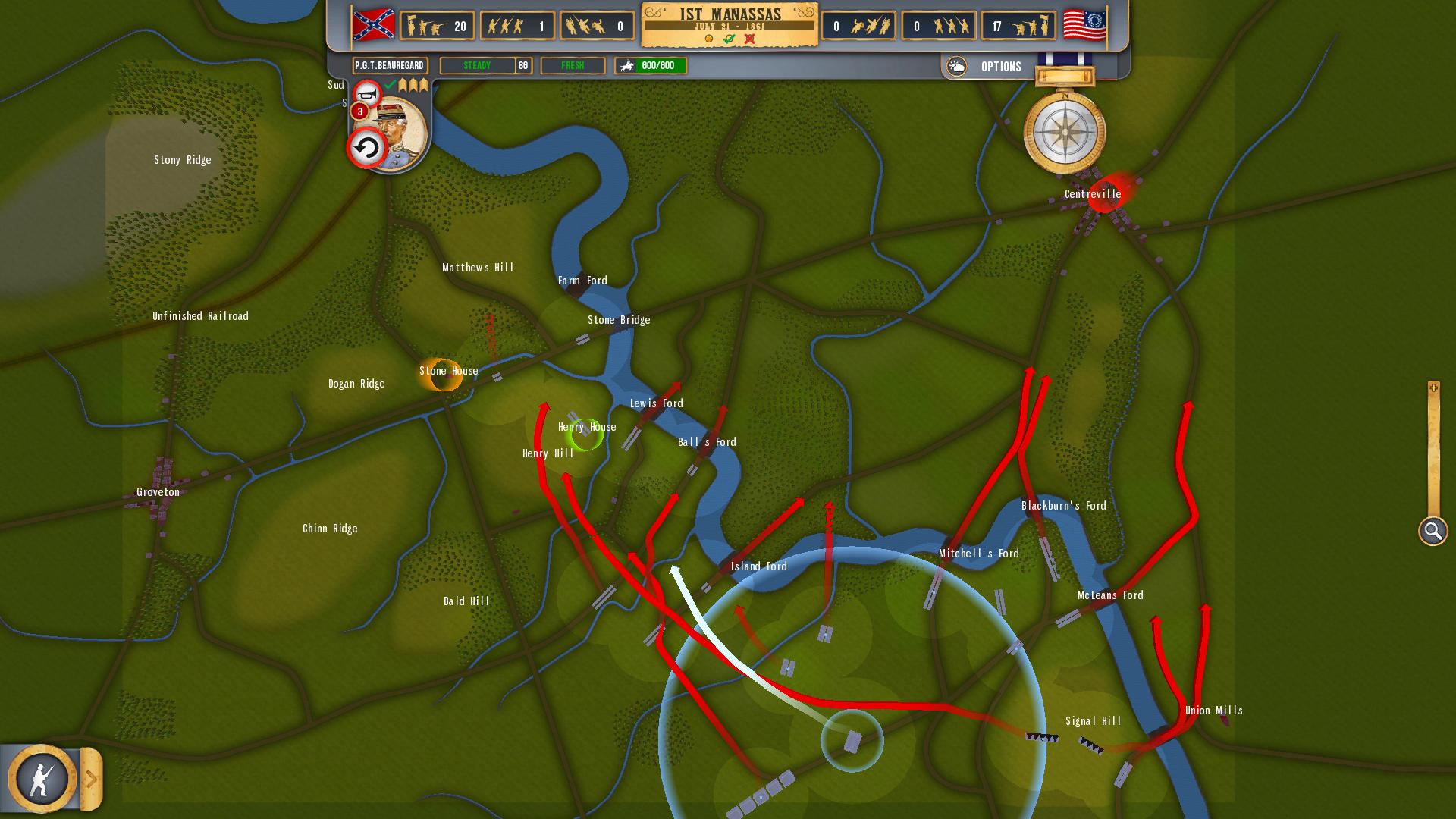Toggle the green check objective under 1st Manassas
Viewport: 1456px width, 819px height.
coord(729,38)
